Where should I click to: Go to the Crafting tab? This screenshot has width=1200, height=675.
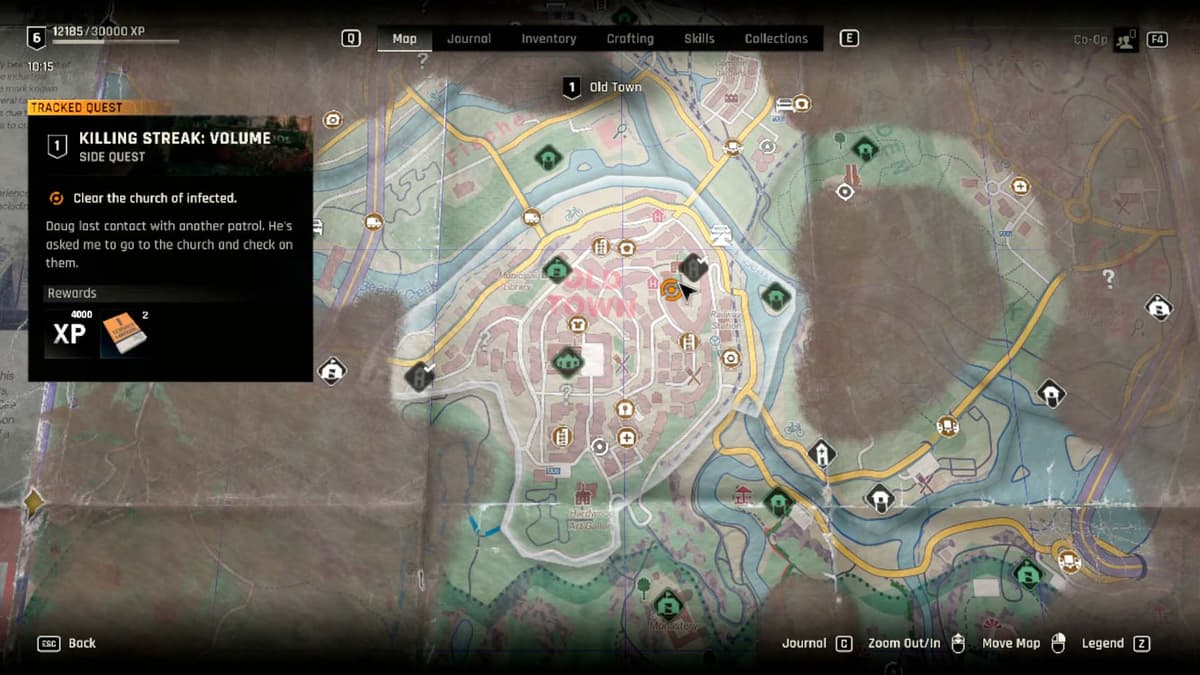tap(630, 39)
